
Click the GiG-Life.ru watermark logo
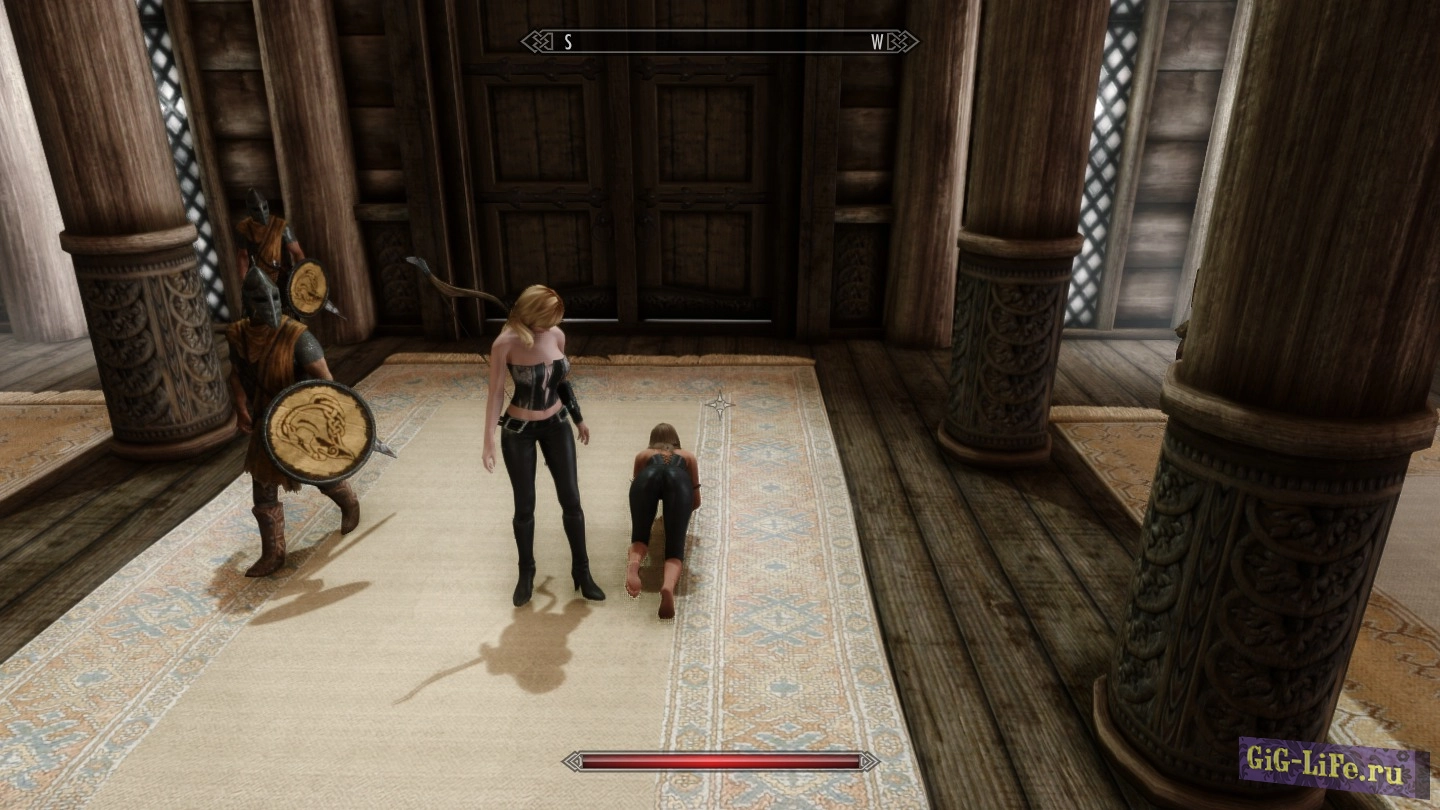[x=1333, y=767]
